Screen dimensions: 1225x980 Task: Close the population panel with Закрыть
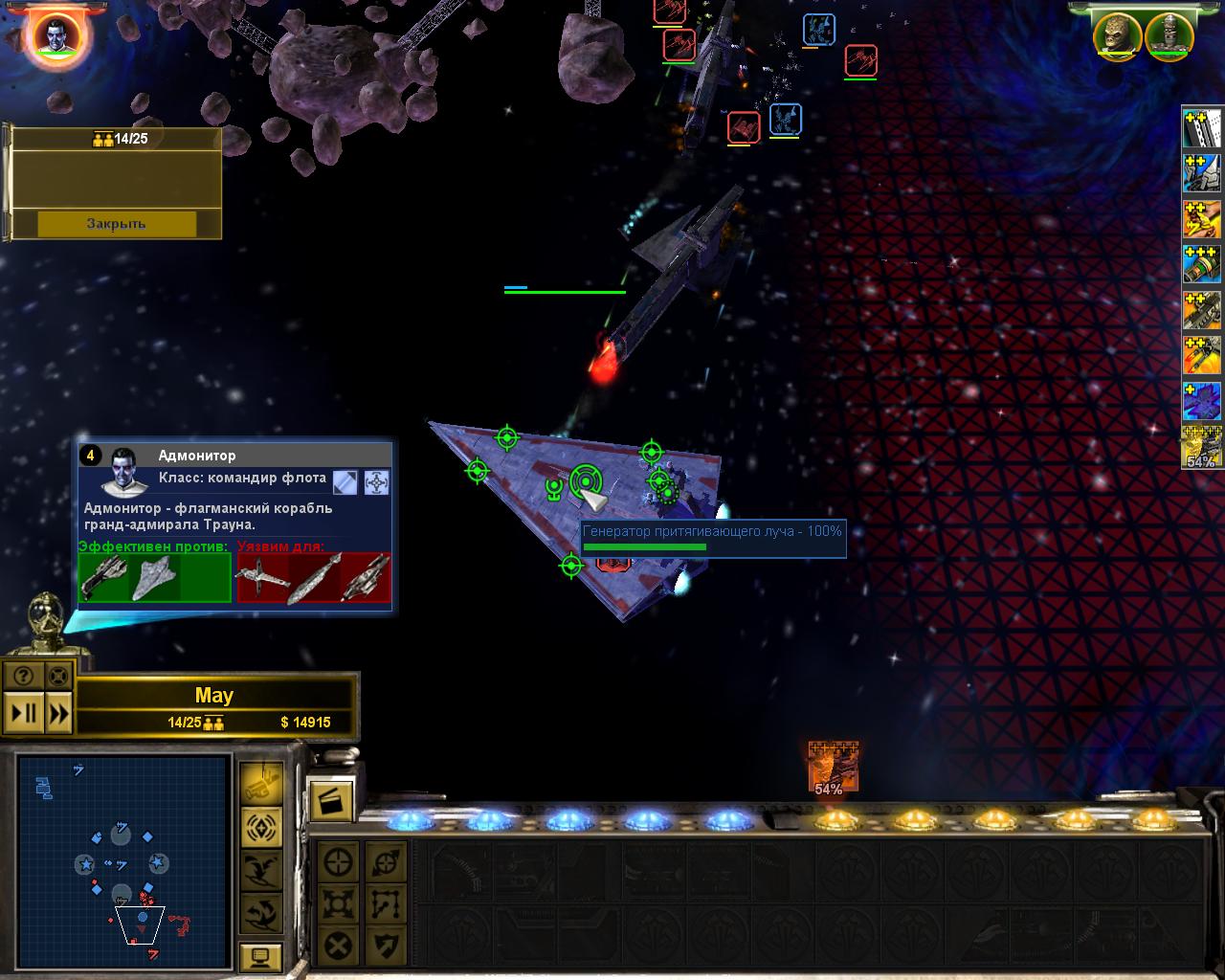[x=117, y=223]
